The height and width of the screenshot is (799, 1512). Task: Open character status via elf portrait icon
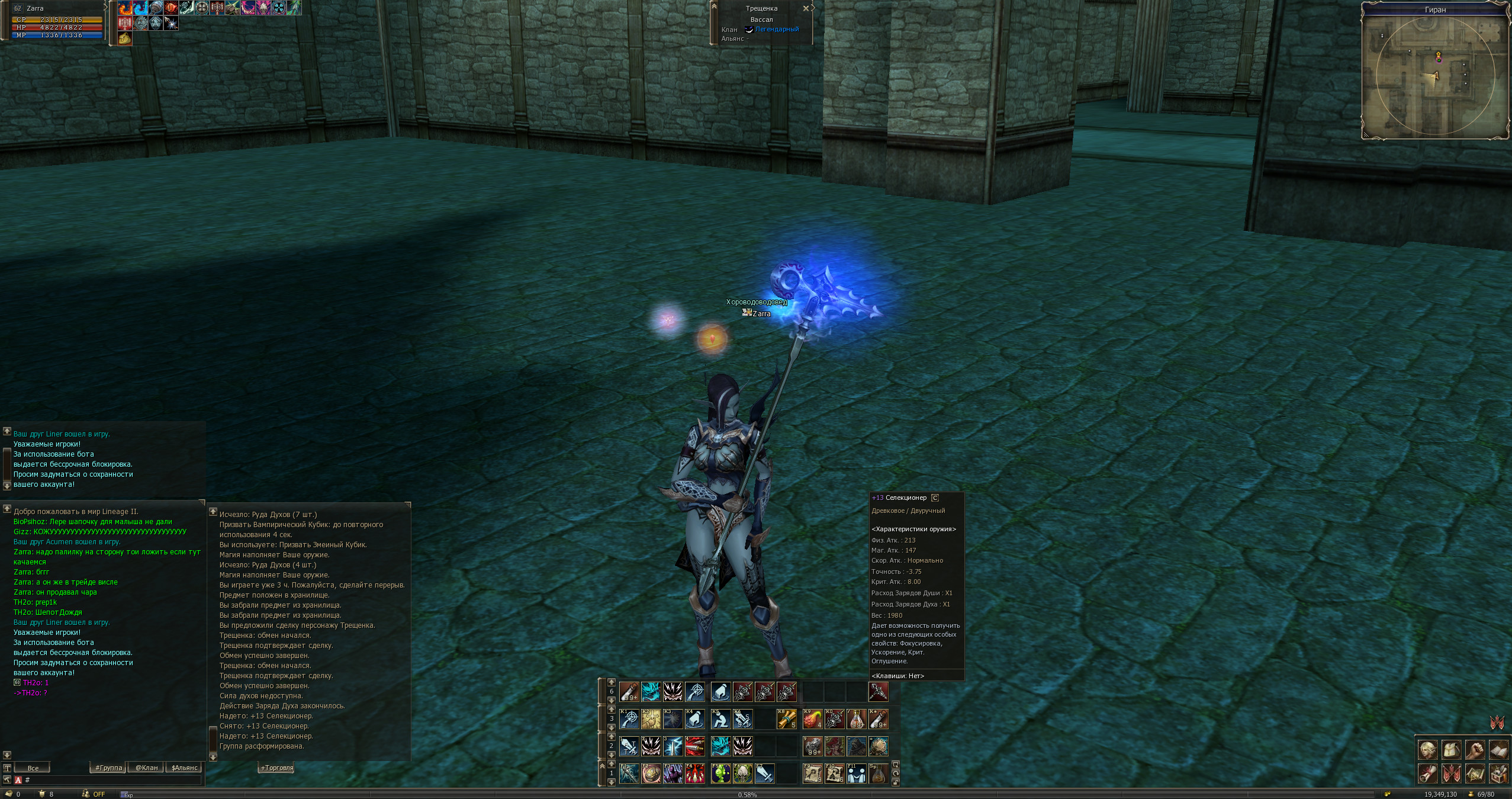[x=1427, y=750]
